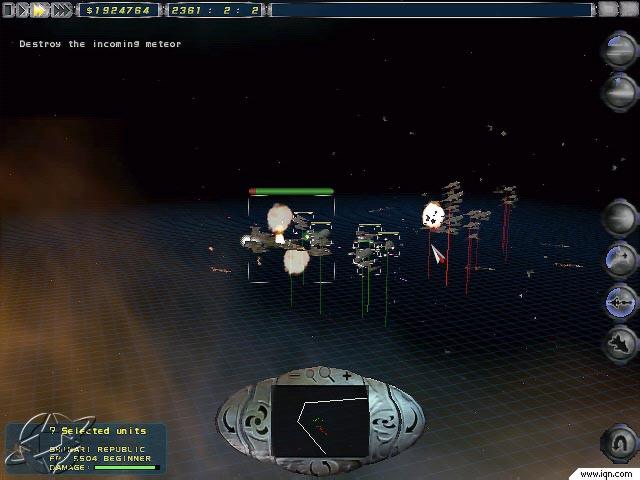Select the highlighted fleet with the green health bar

click(291, 239)
